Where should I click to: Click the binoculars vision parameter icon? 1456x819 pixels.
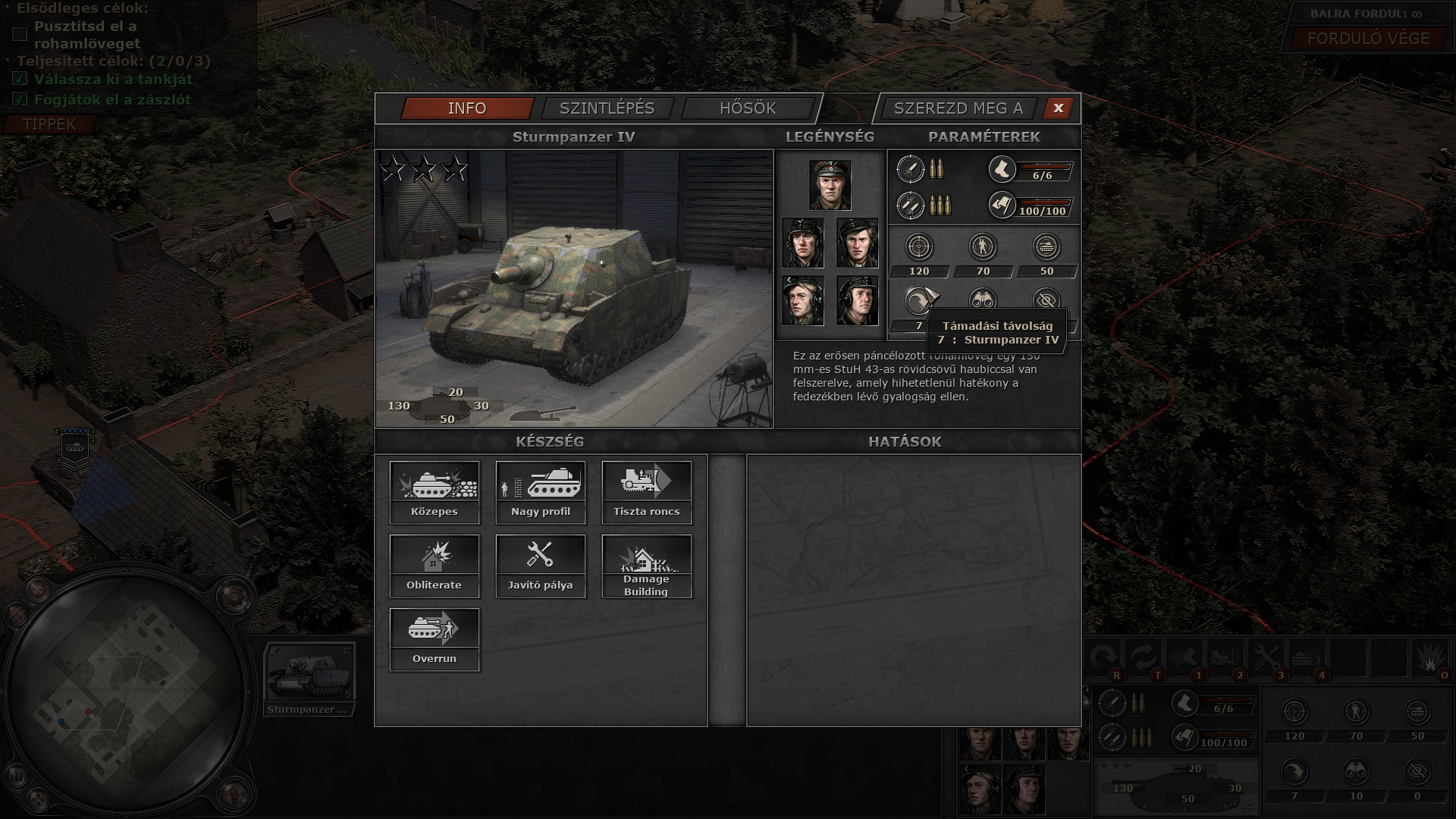(x=983, y=300)
